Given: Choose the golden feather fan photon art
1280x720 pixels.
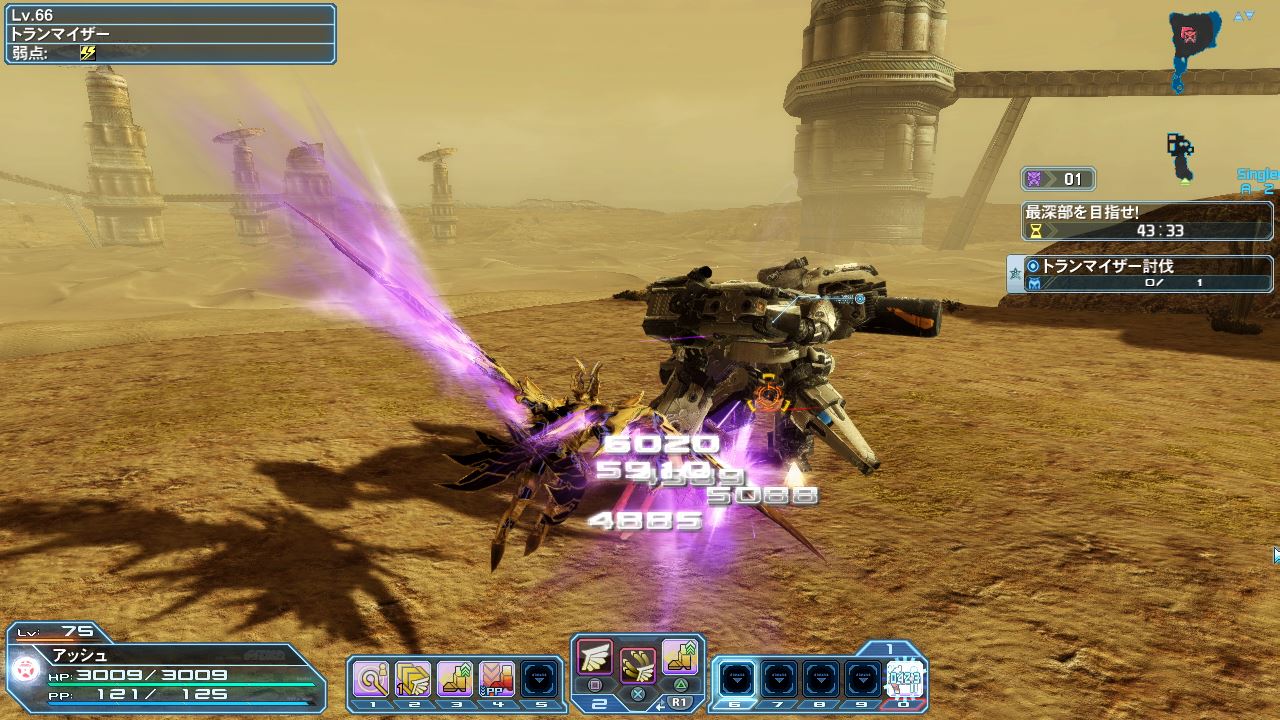Looking at the screenshot, I should 638,664.
